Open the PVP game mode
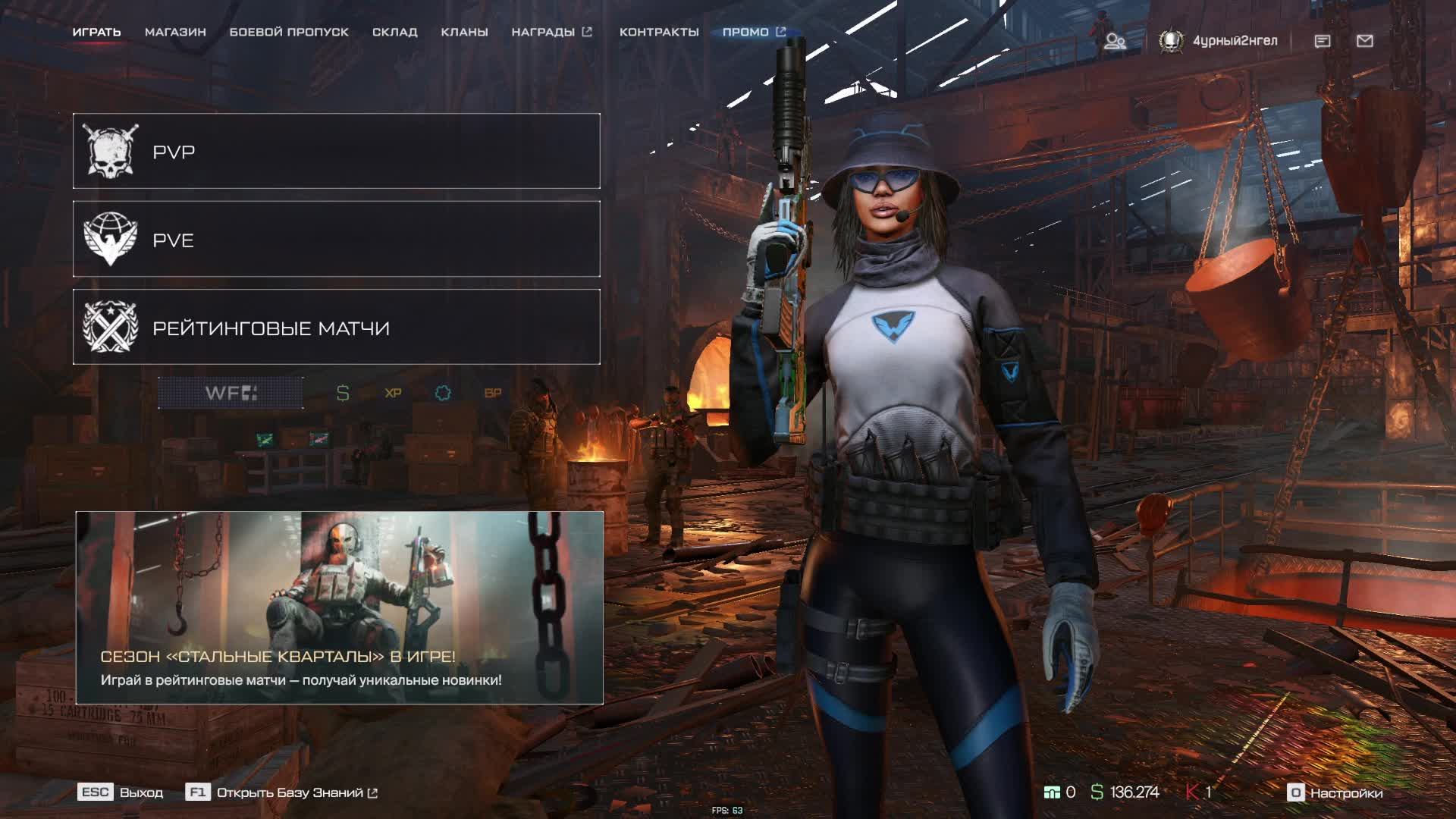Screen dimensions: 1456x819 [336, 152]
